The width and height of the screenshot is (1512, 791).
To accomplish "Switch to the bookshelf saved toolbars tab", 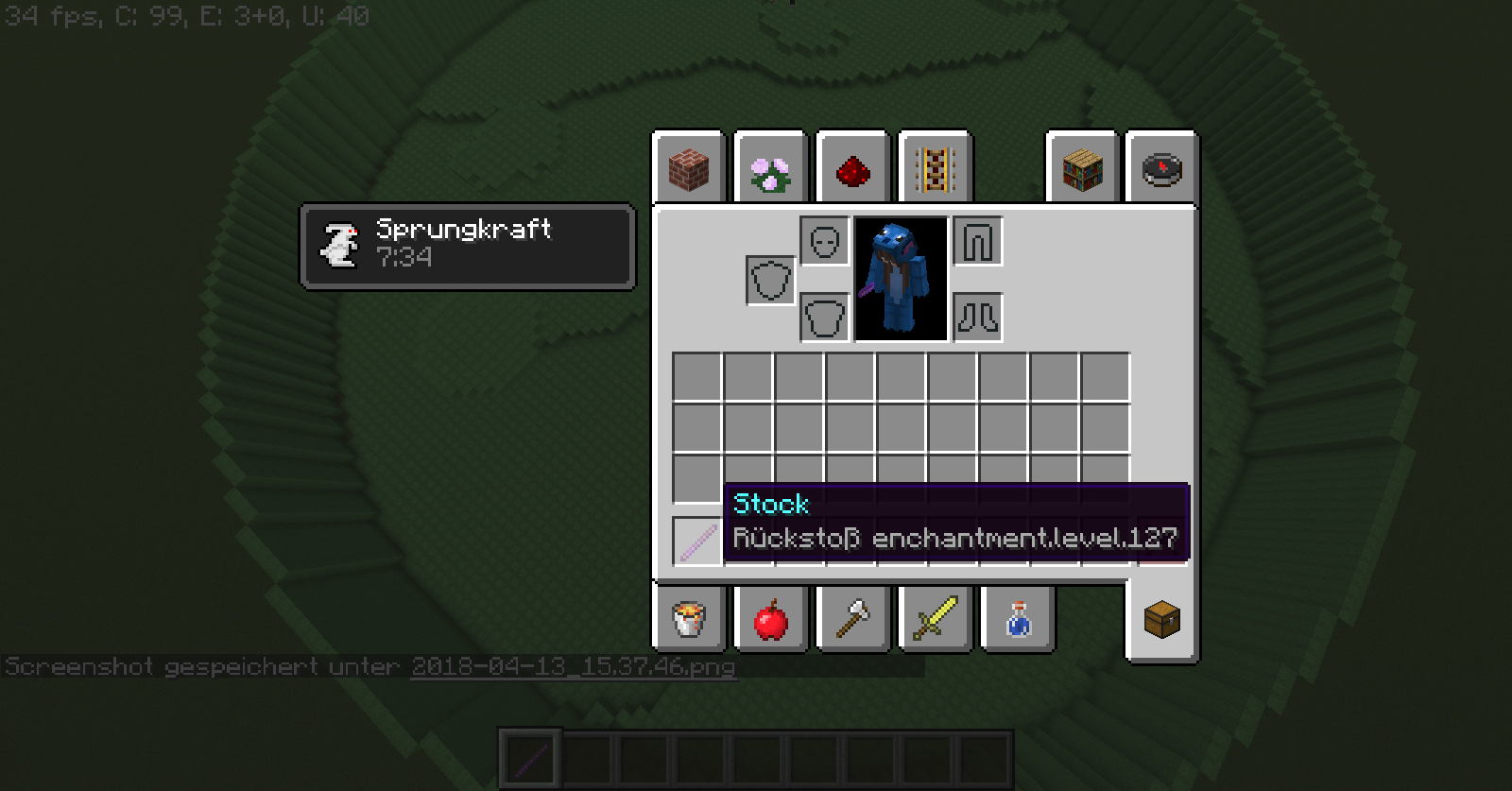I will (x=1082, y=170).
